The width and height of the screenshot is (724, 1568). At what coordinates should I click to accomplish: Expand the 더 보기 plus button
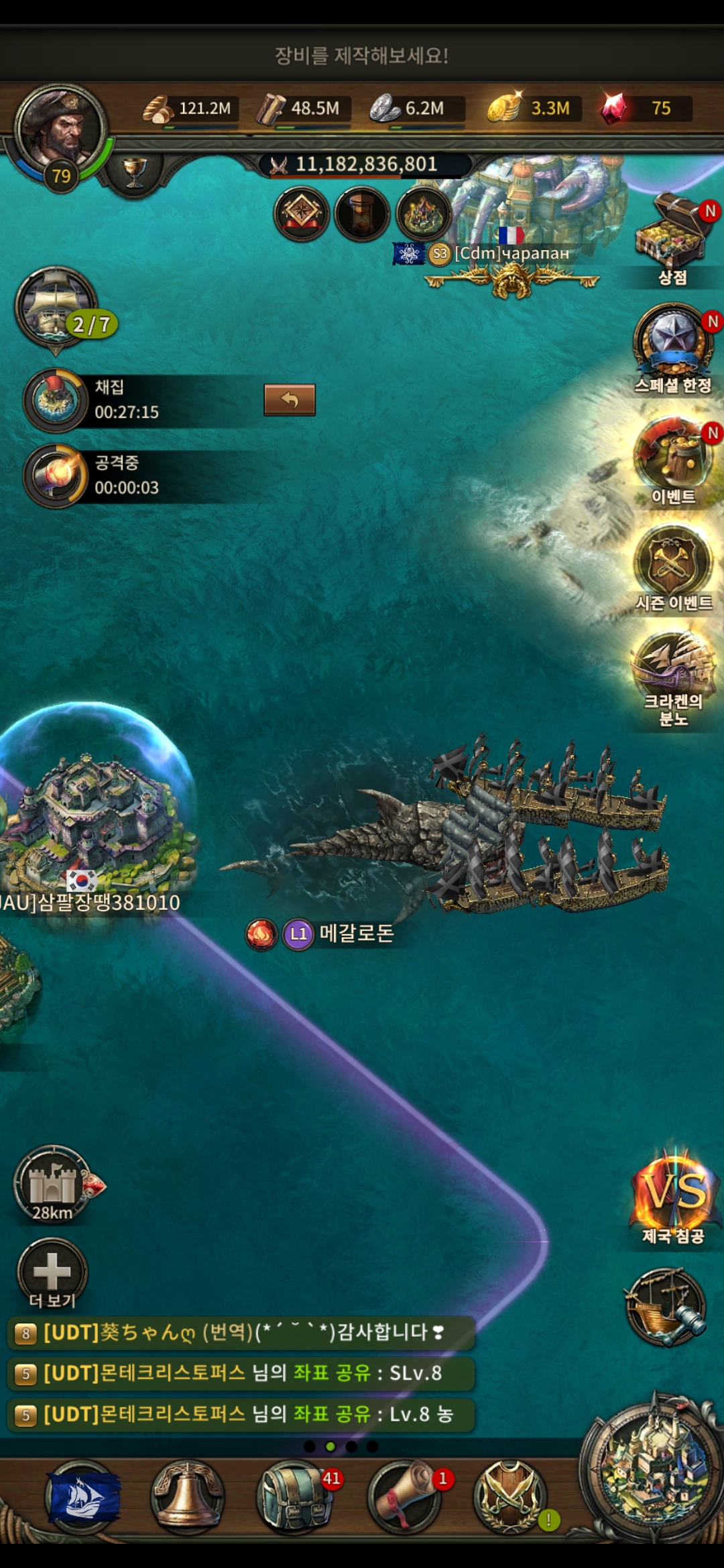[x=52, y=1270]
